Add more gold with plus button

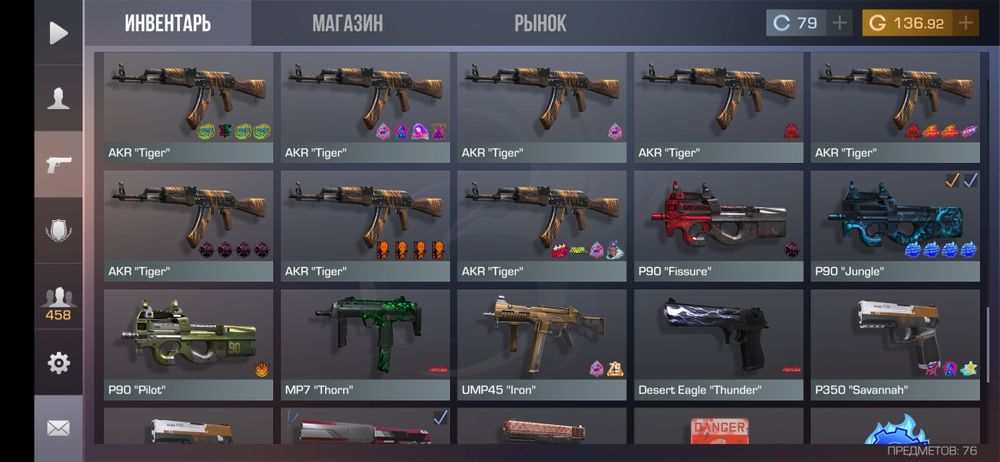pos(966,23)
